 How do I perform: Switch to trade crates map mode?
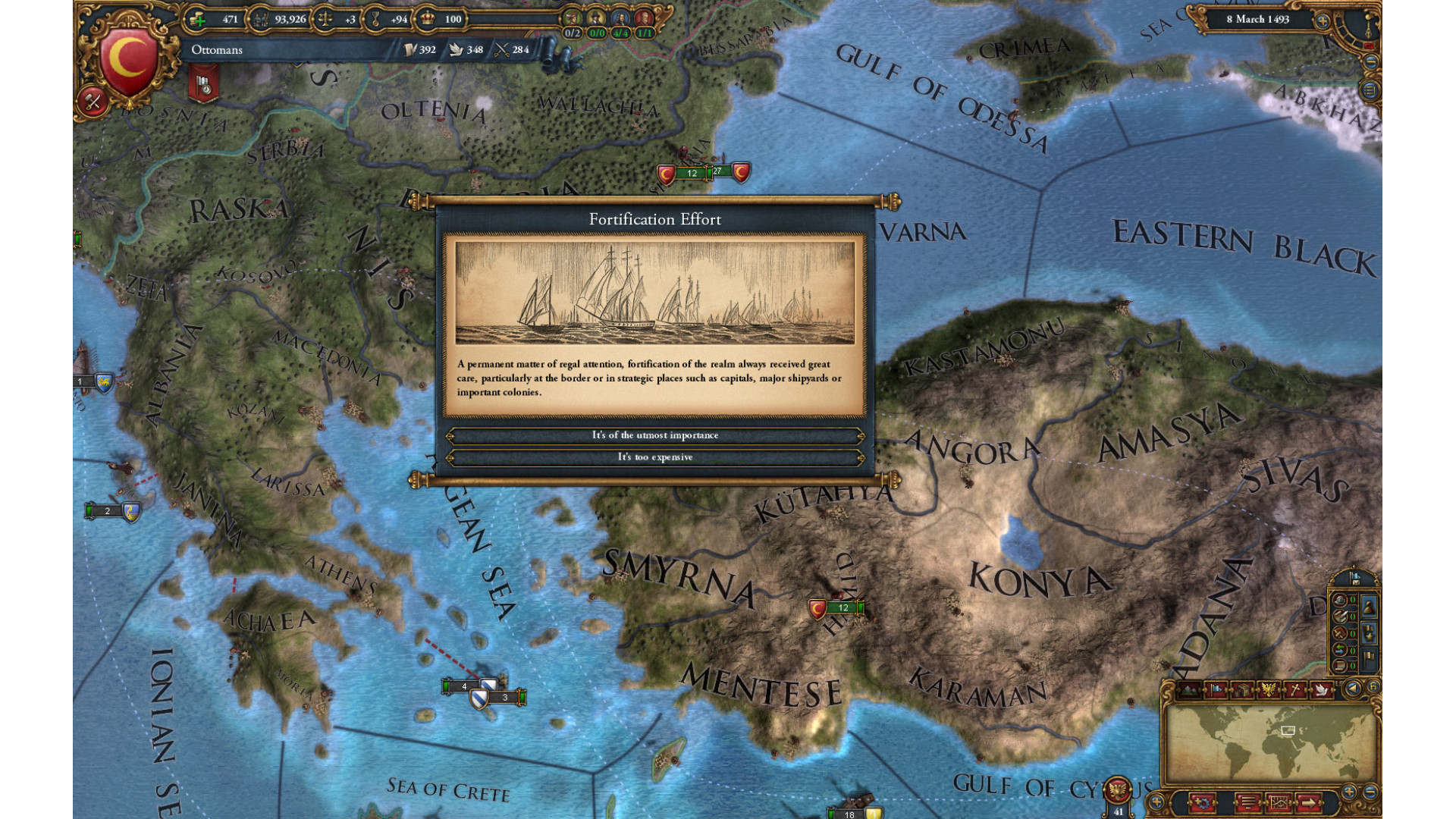pos(1242,689)
